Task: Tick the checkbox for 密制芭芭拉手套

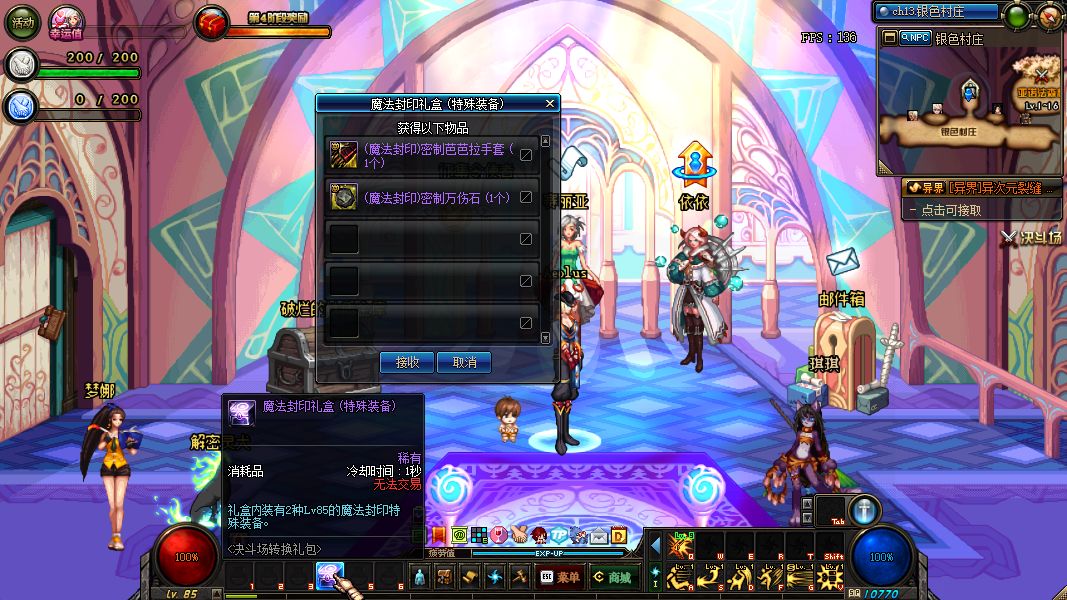Action: (526, 155)
